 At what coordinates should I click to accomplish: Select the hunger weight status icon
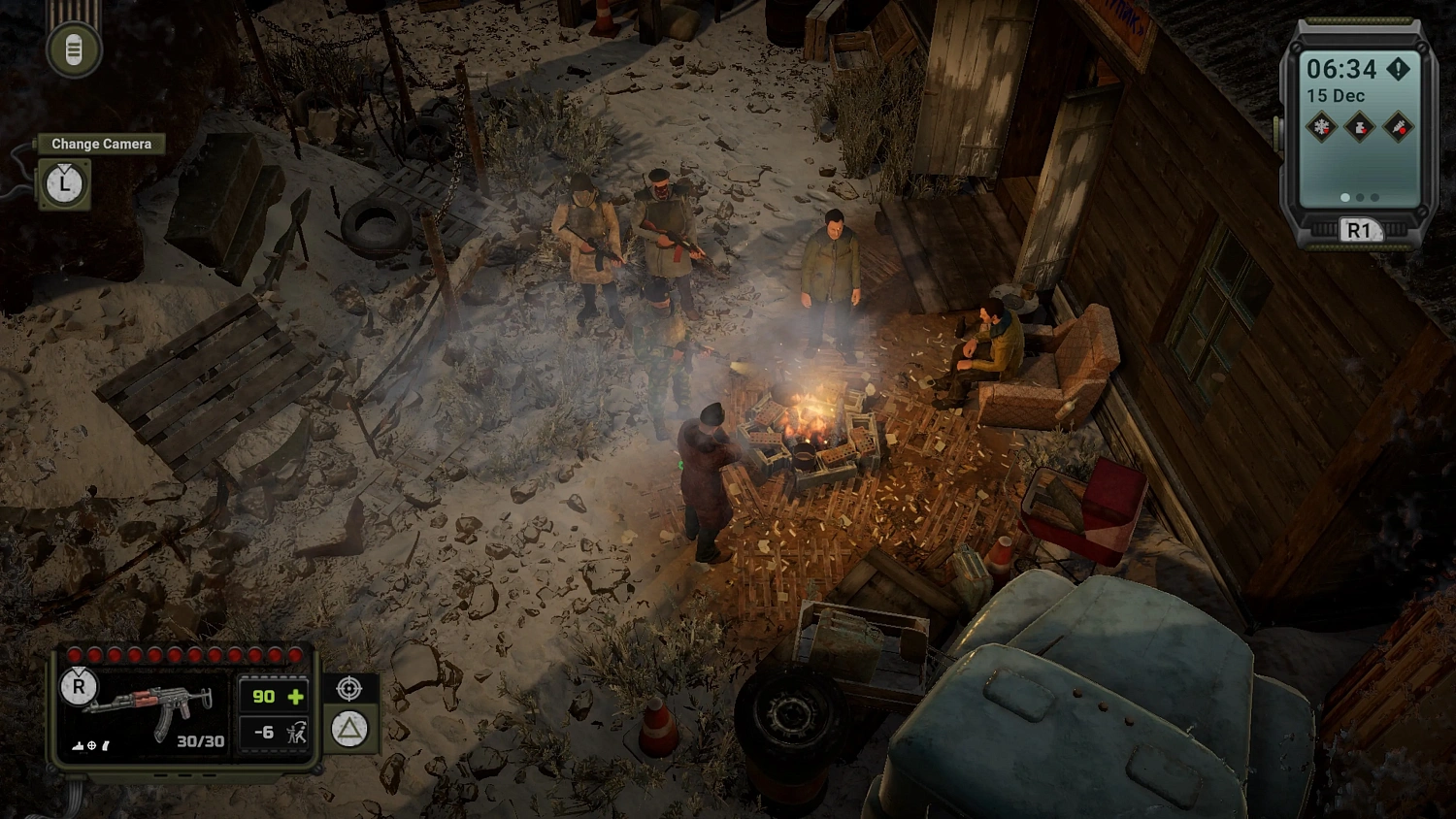(1359, 125)
